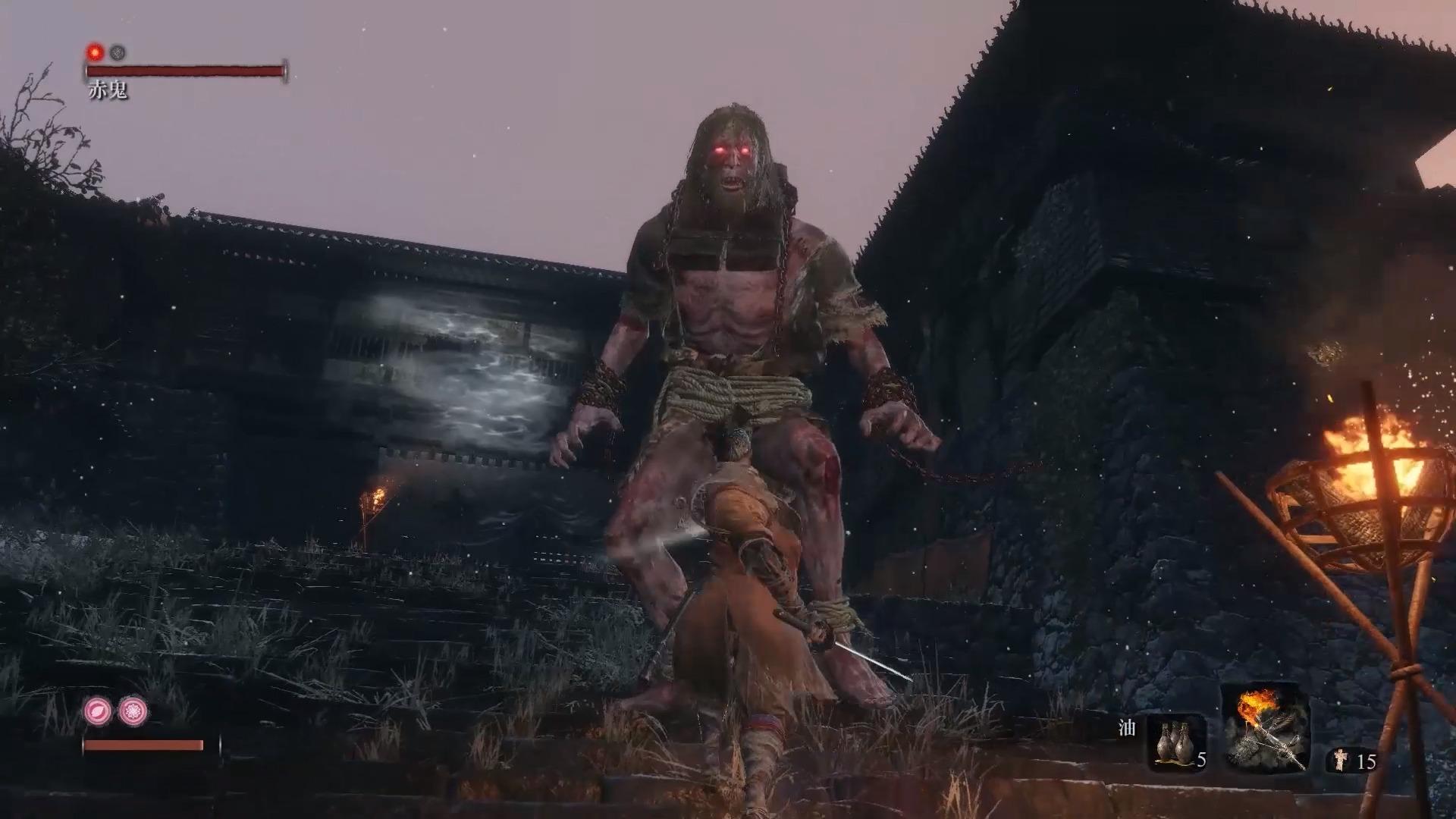The height and width of the screenshot is (819, 1456).
Task: Click the spirit emblem counter icon
Action: click(1341, 760)
